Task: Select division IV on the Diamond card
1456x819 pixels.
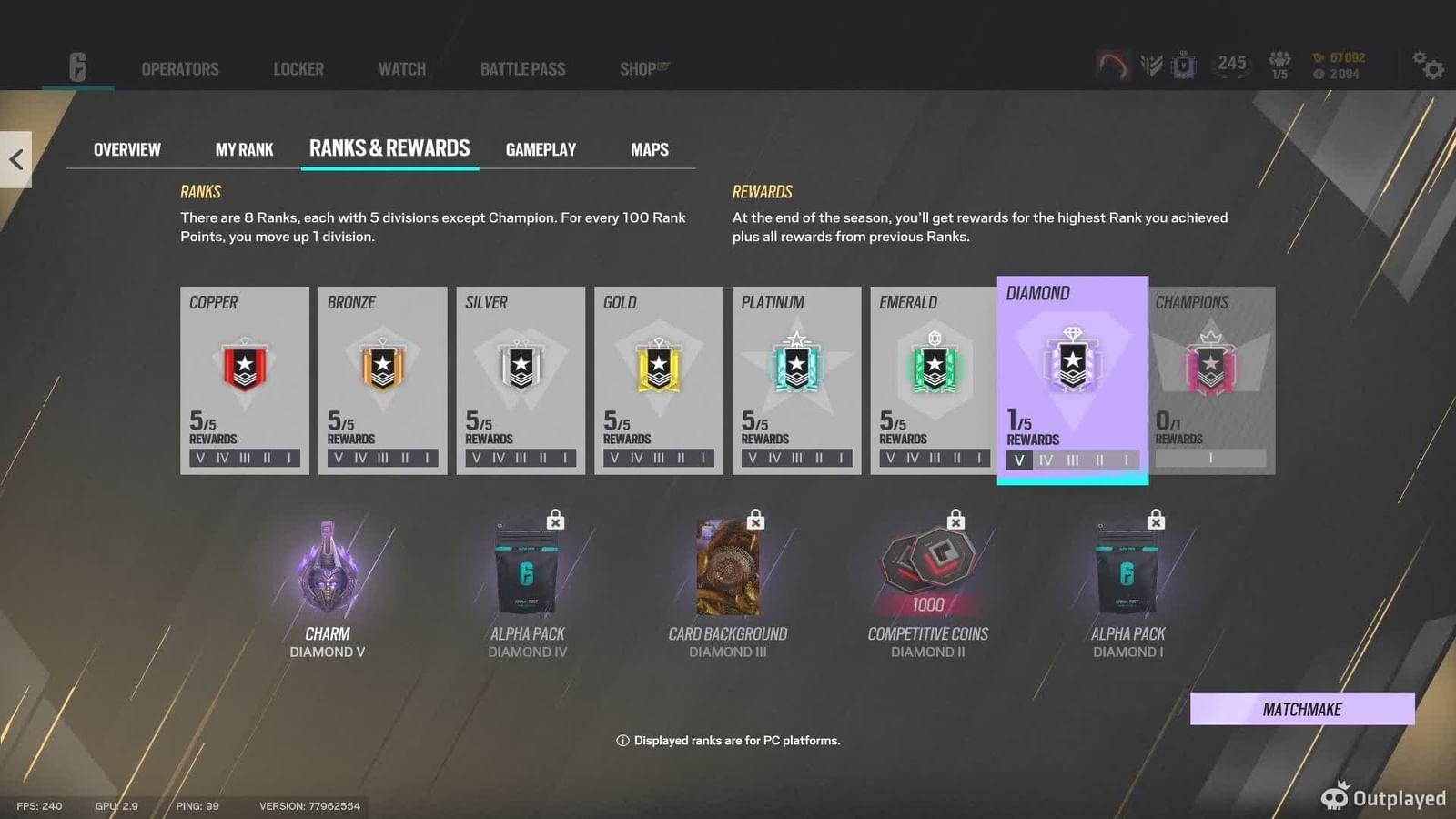Action: (1044, 460)
